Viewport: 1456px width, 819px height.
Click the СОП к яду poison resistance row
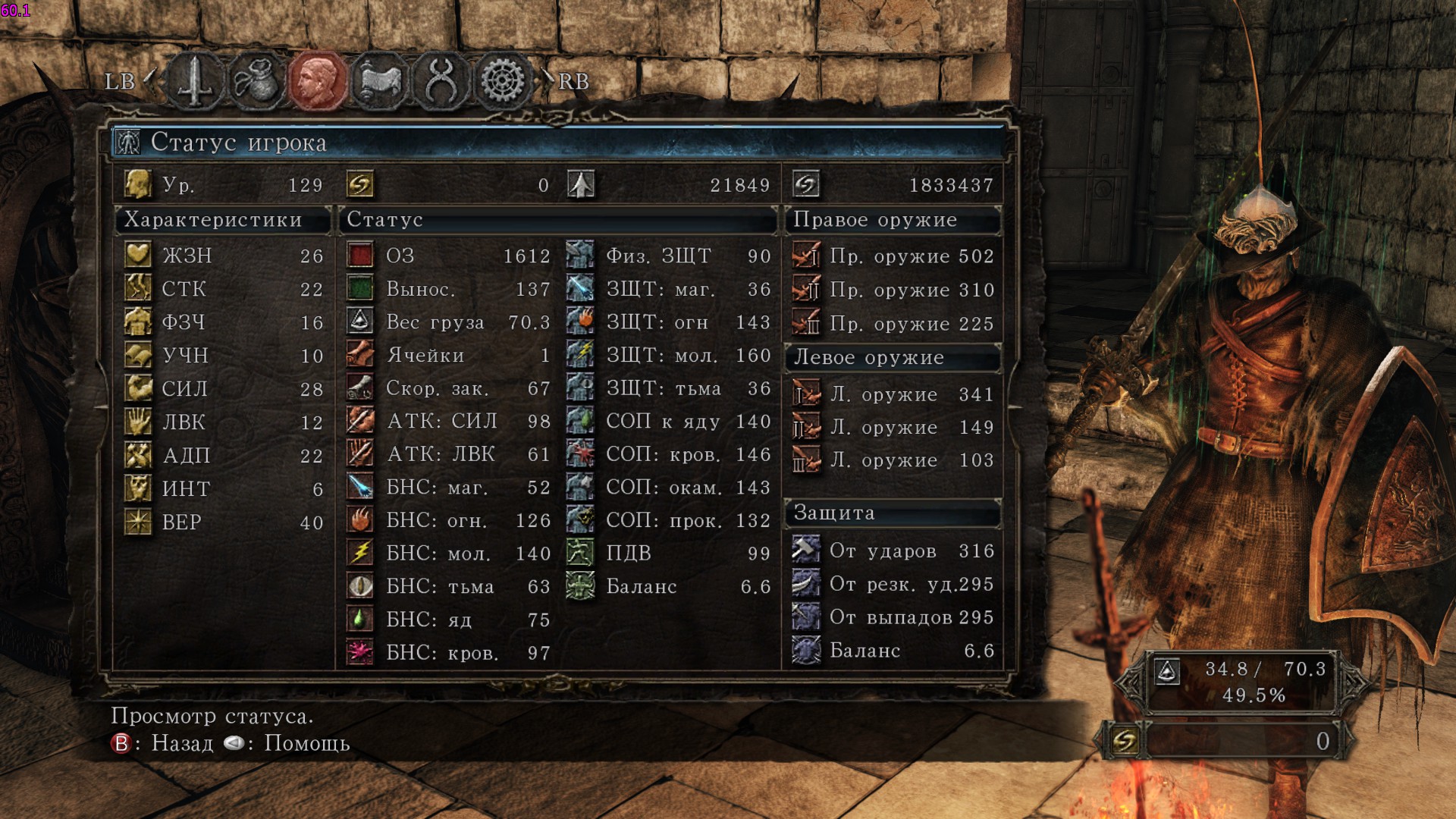669,422
